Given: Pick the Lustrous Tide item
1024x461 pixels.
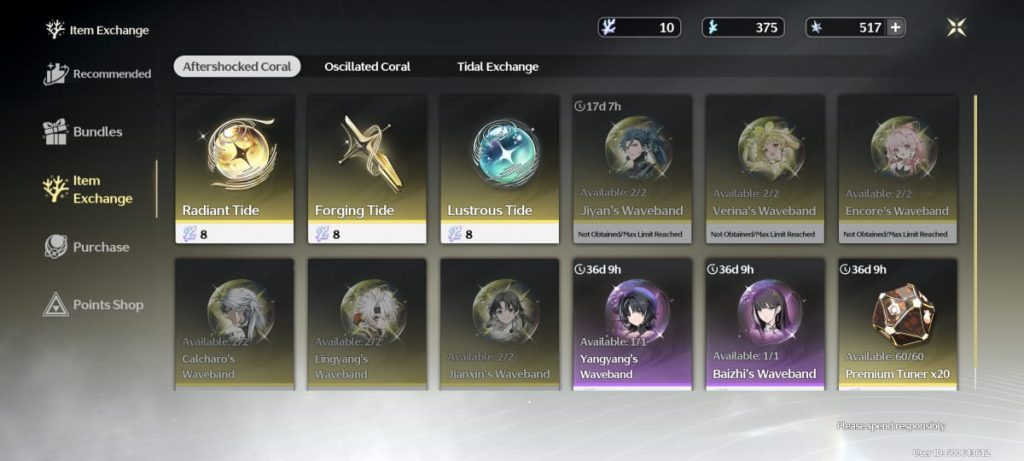Looking at the screenshot, I should (x=500, y=168).
